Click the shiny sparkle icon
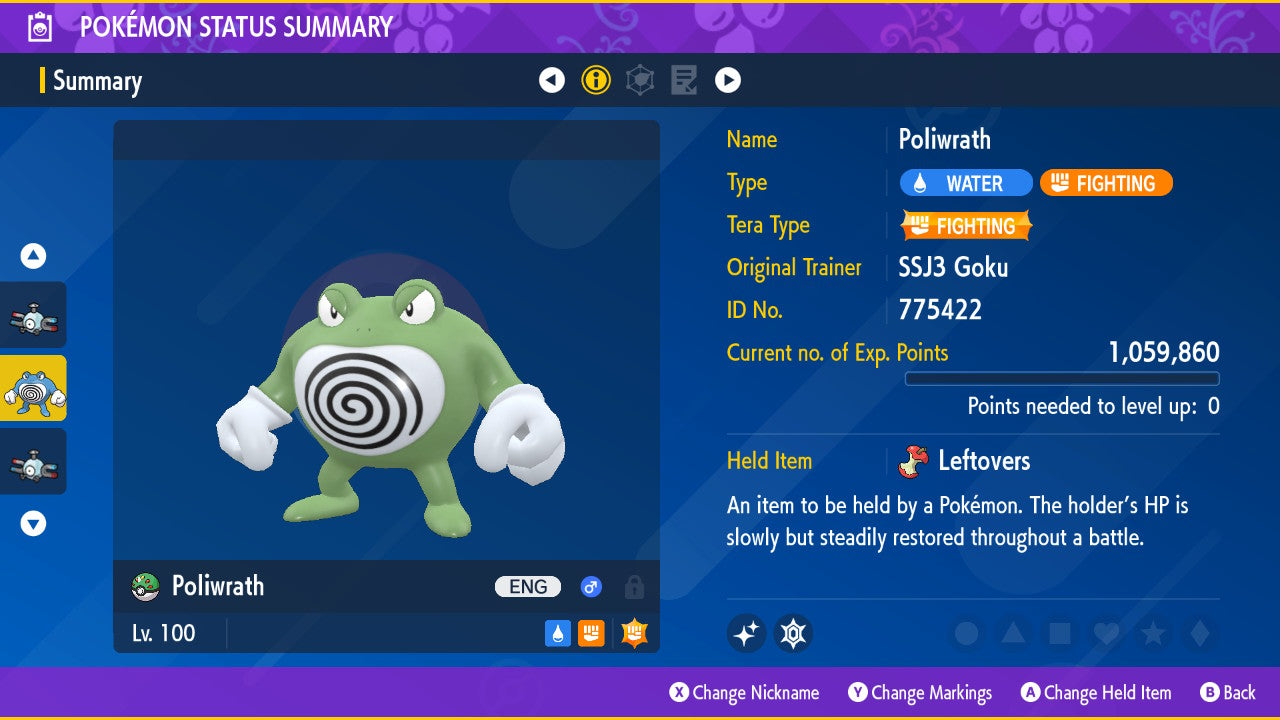Screen dimensions: 1280x720 pyautogui.click(x=746, y=633)
